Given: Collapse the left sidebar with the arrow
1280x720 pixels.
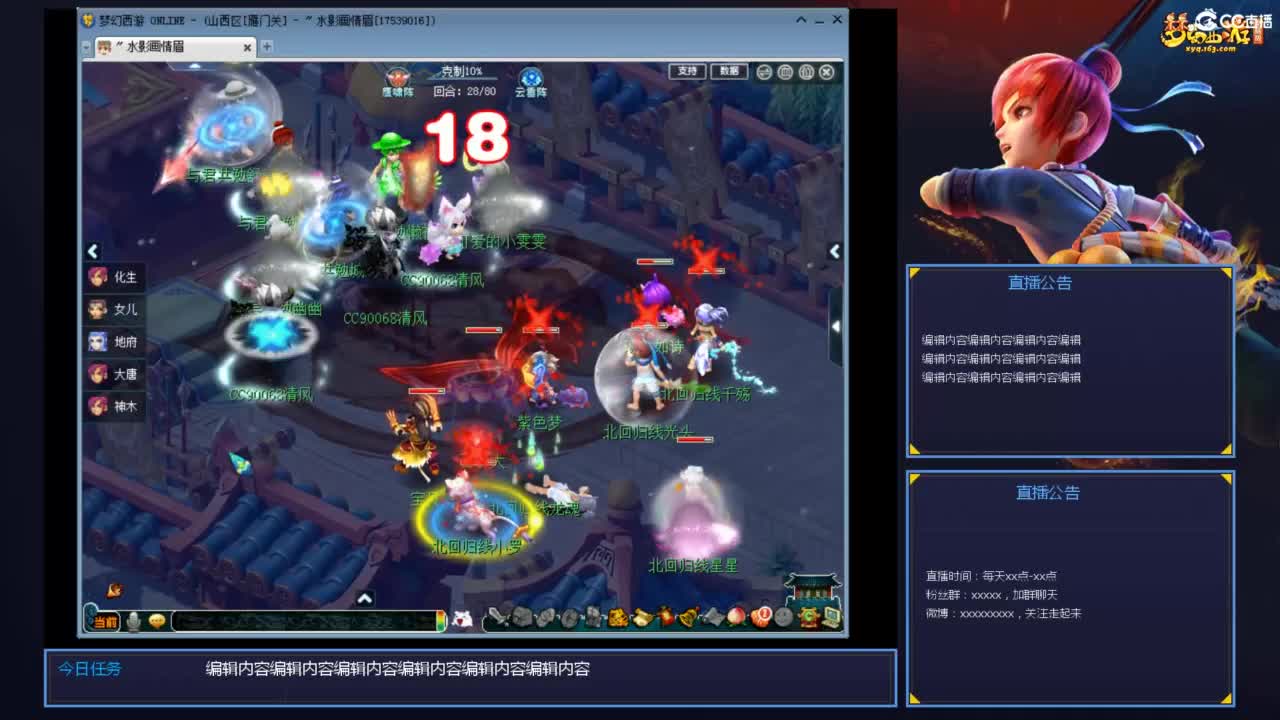Looking at the screenshot, I should tap(92, 251).
